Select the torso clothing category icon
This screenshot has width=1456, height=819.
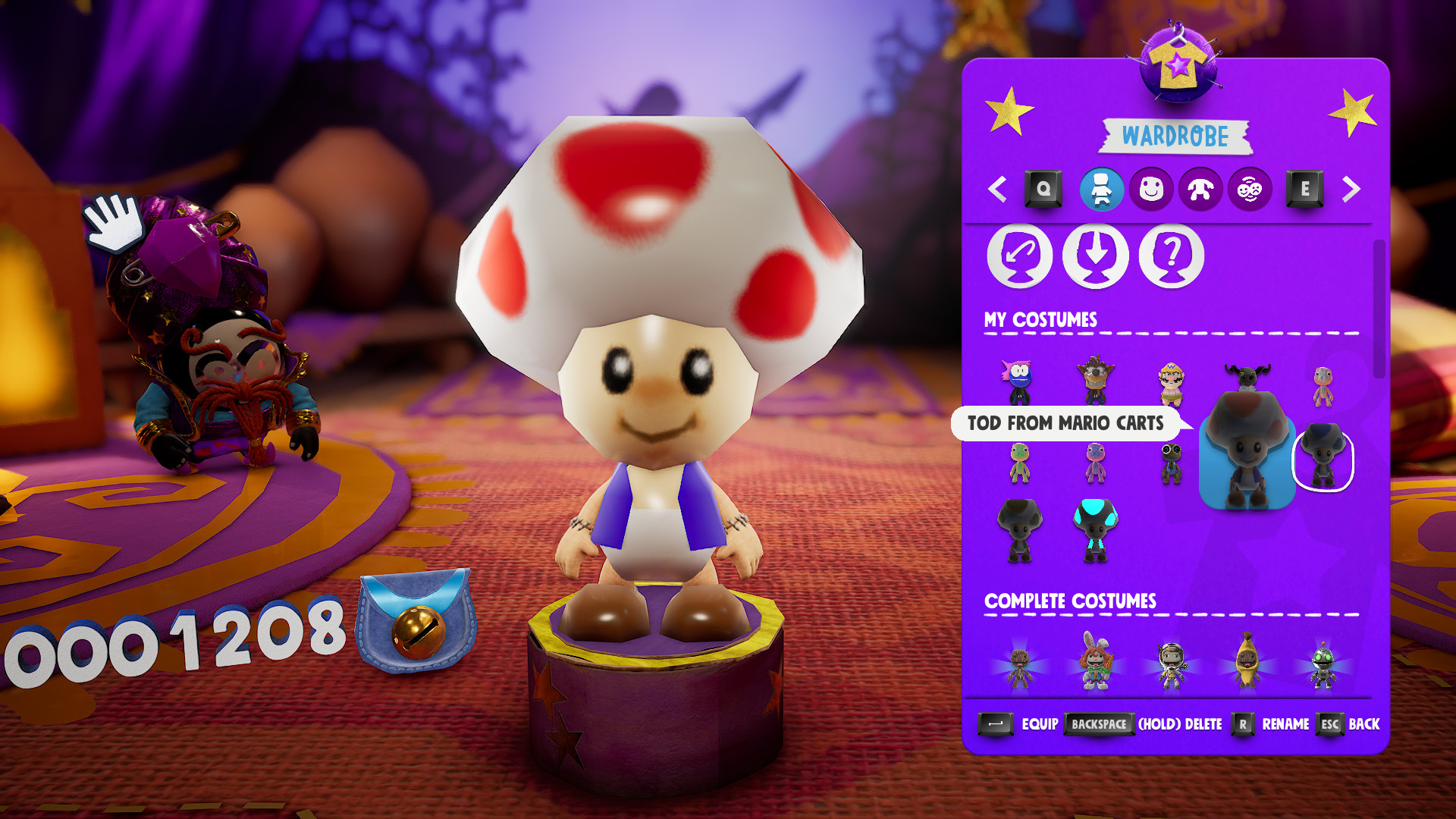click(x=1201, y=190)
